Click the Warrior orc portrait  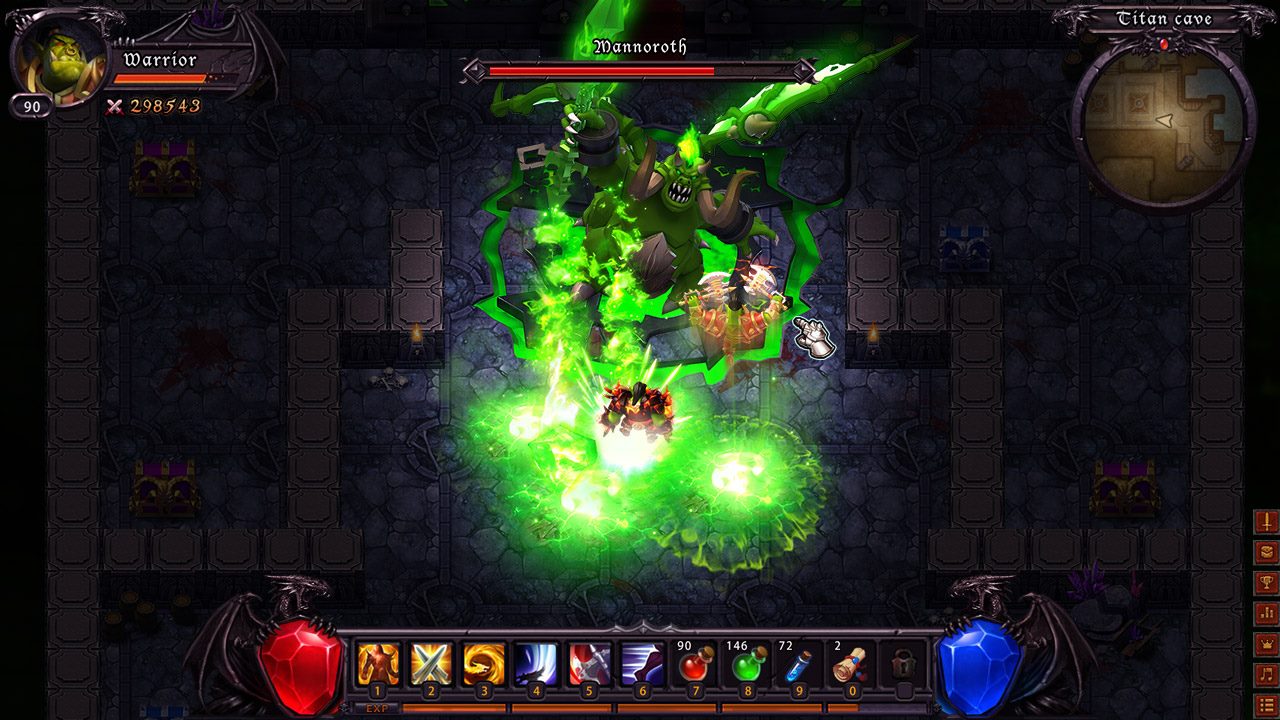pos(58,60)
